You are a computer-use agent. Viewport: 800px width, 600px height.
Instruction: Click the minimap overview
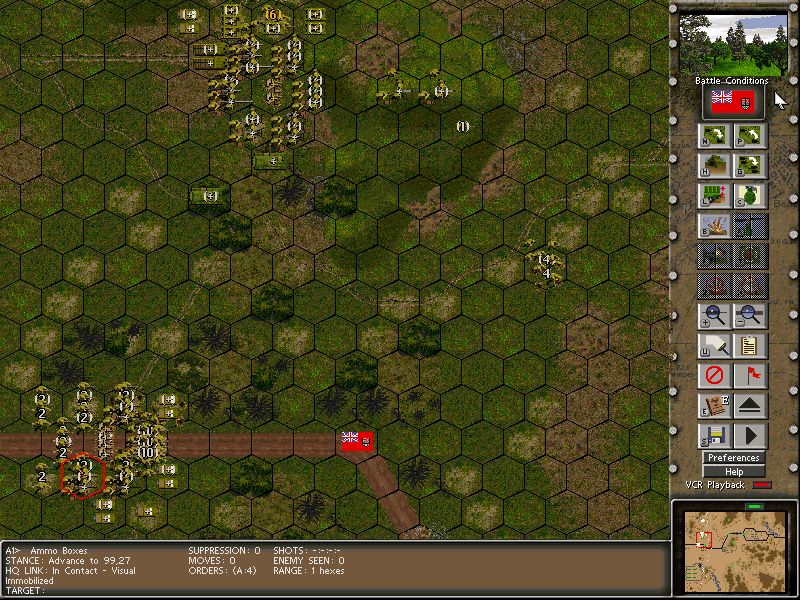click(x=733, y=552)
